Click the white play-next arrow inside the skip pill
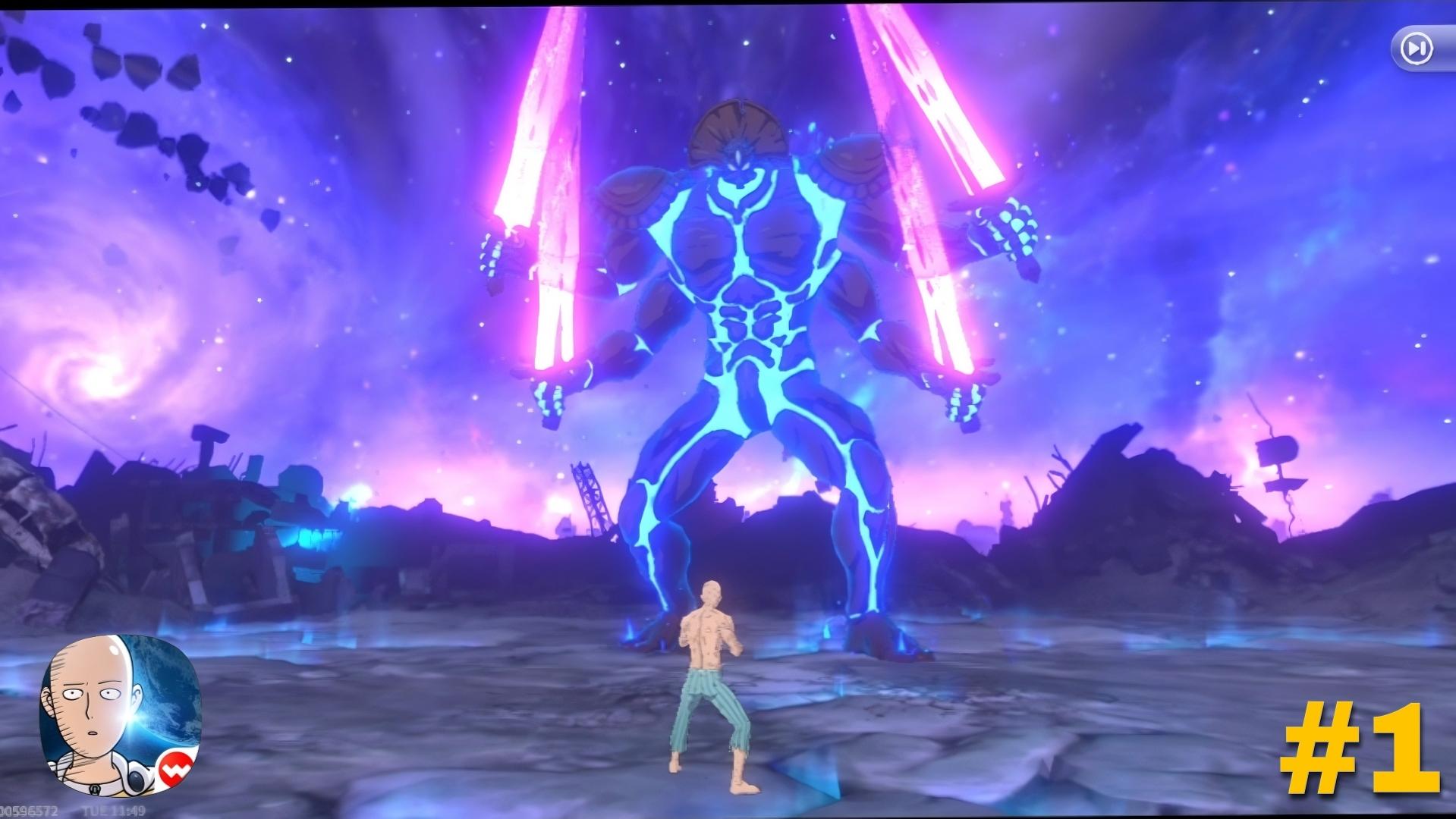Viewport: 1456px width, 819px height. tap(1418, 48)
